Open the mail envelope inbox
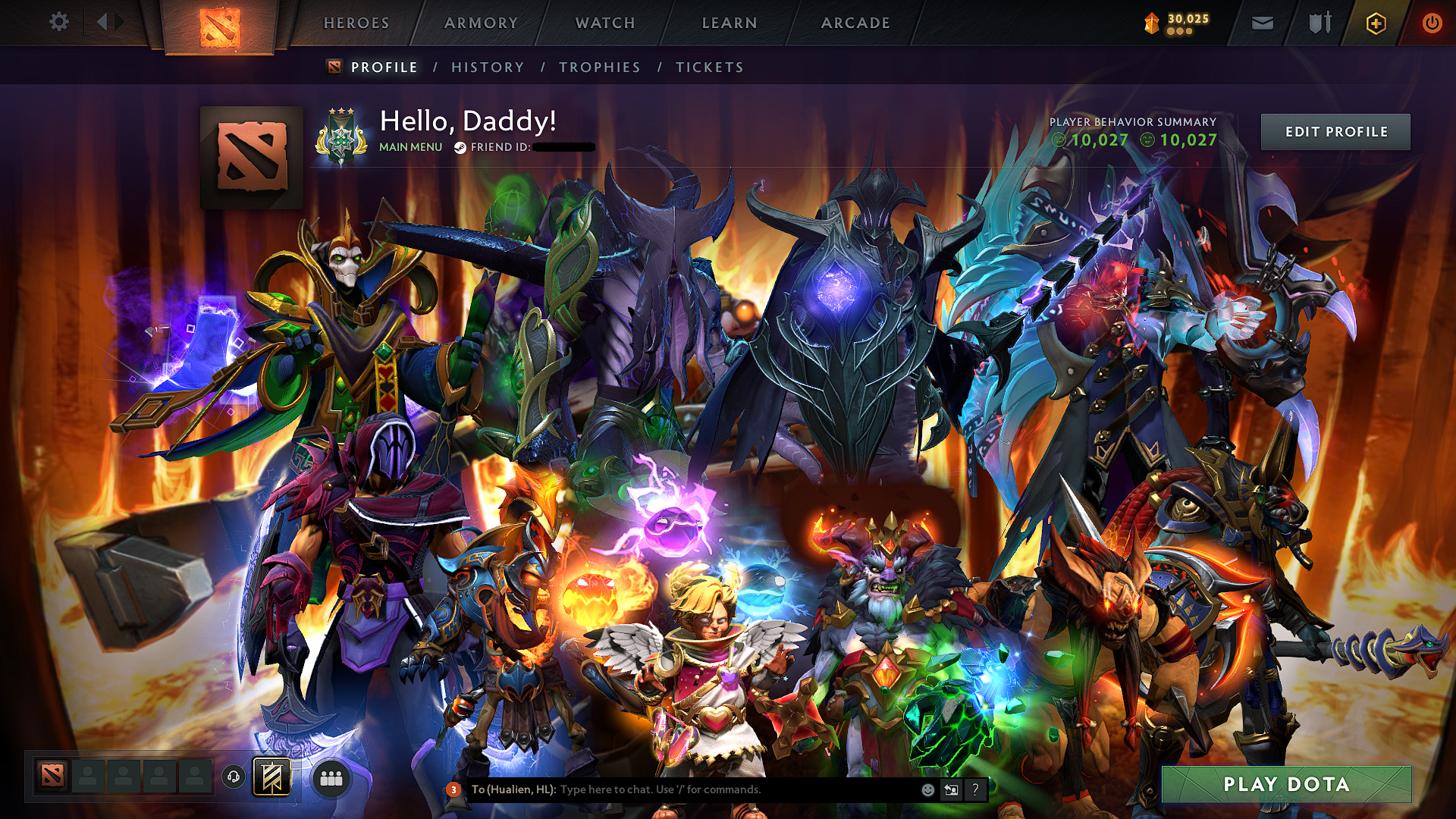 tap(1263, 24)
